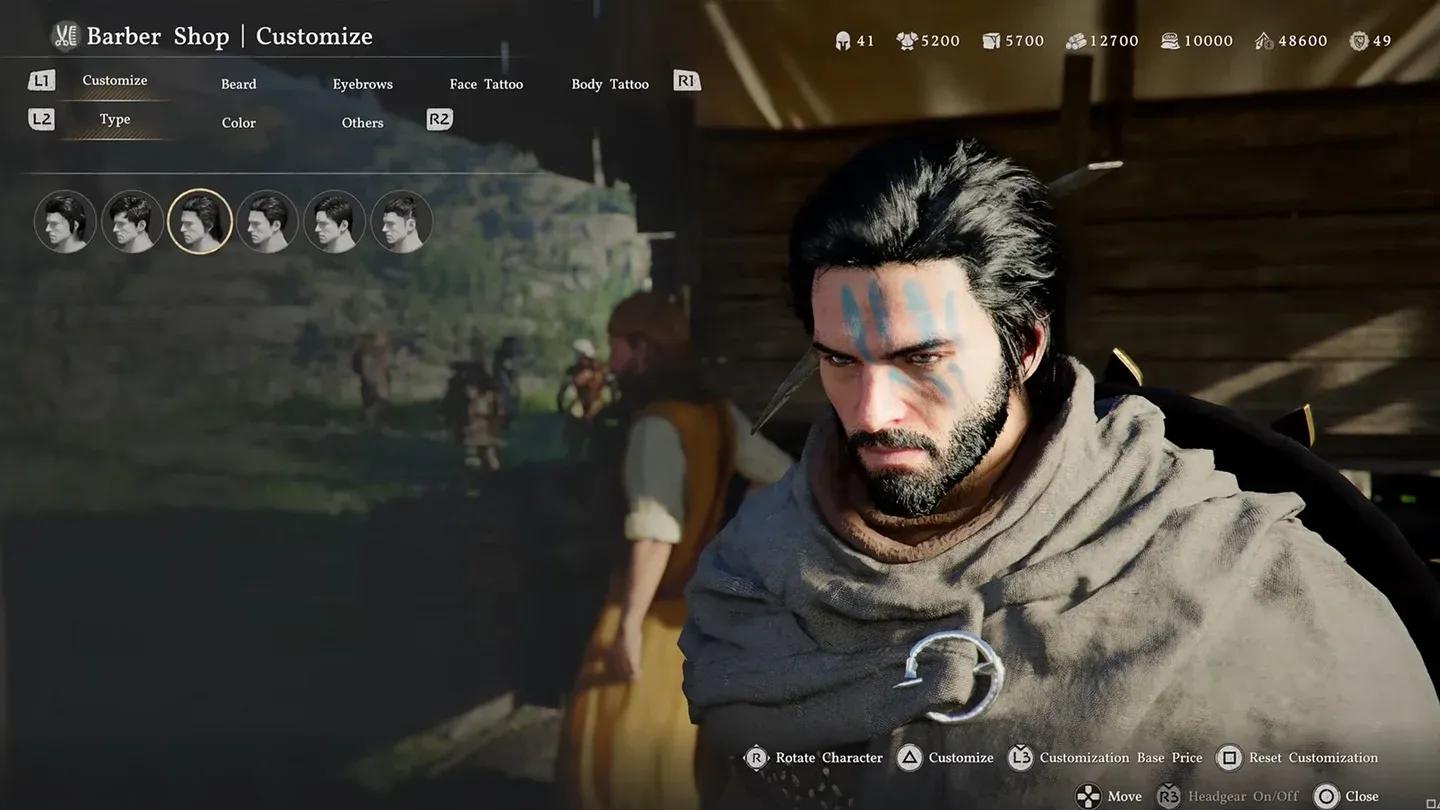Select the currently highlighted third hairstyle
Viewport: 1440px width, 810px height.
pyautogui.click(x=200, y=221)
